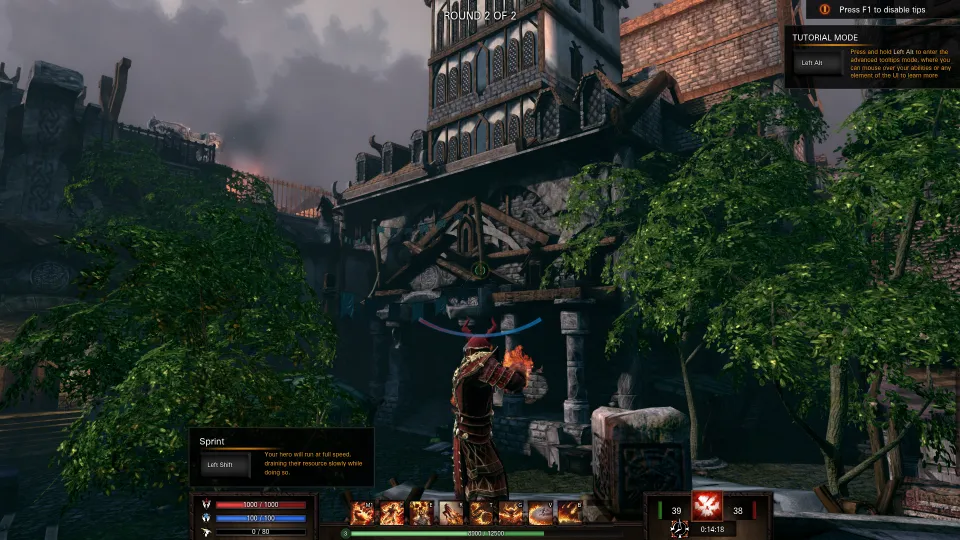Click the orange tips alert icon

(825, 9)
